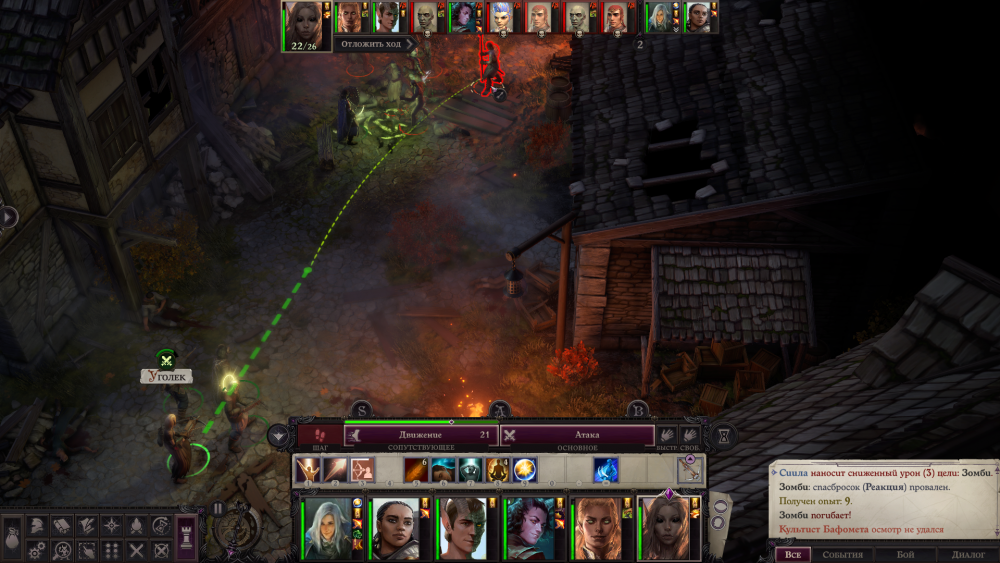
Task: Open the settings gears icon
Action: coord(34,550)
